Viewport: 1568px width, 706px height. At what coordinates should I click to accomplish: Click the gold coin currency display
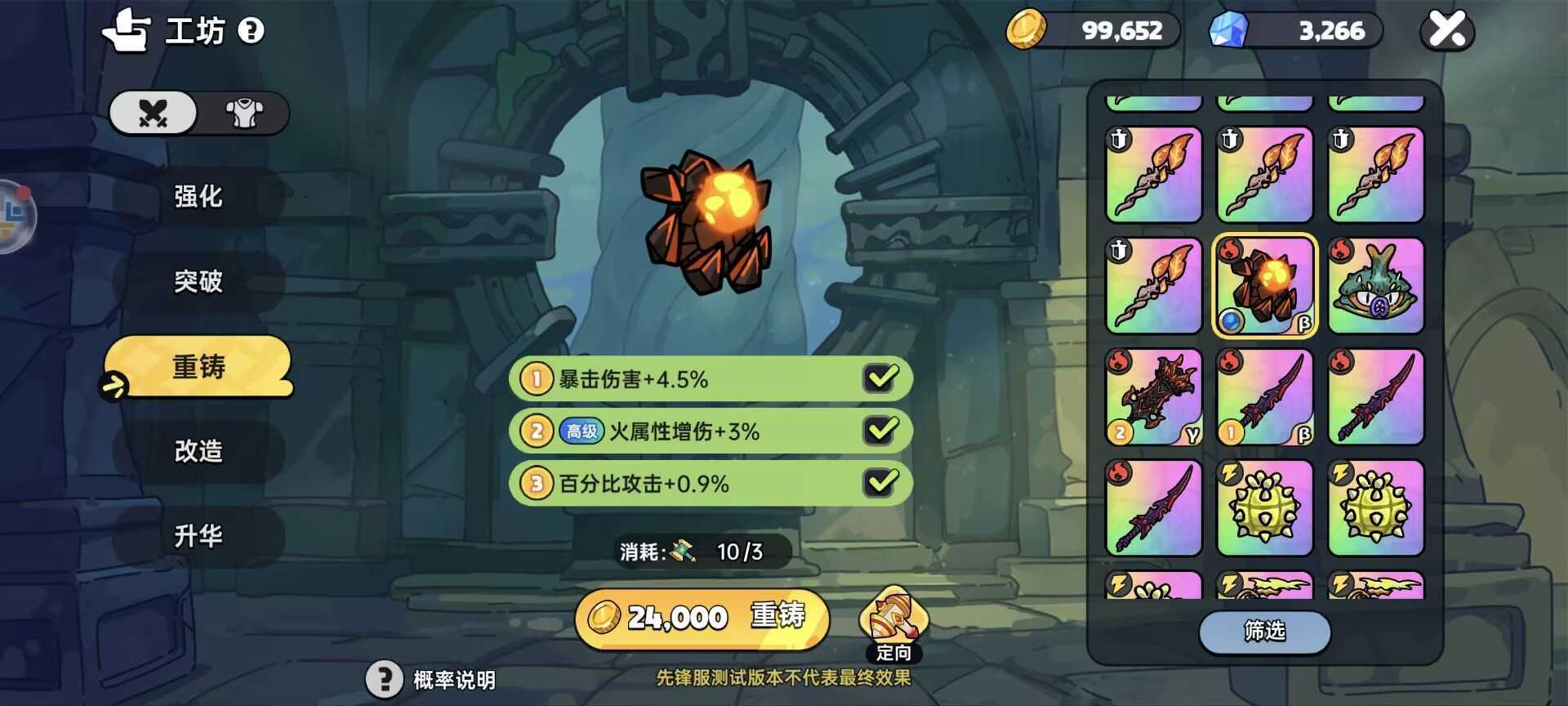pos(1094,31)
